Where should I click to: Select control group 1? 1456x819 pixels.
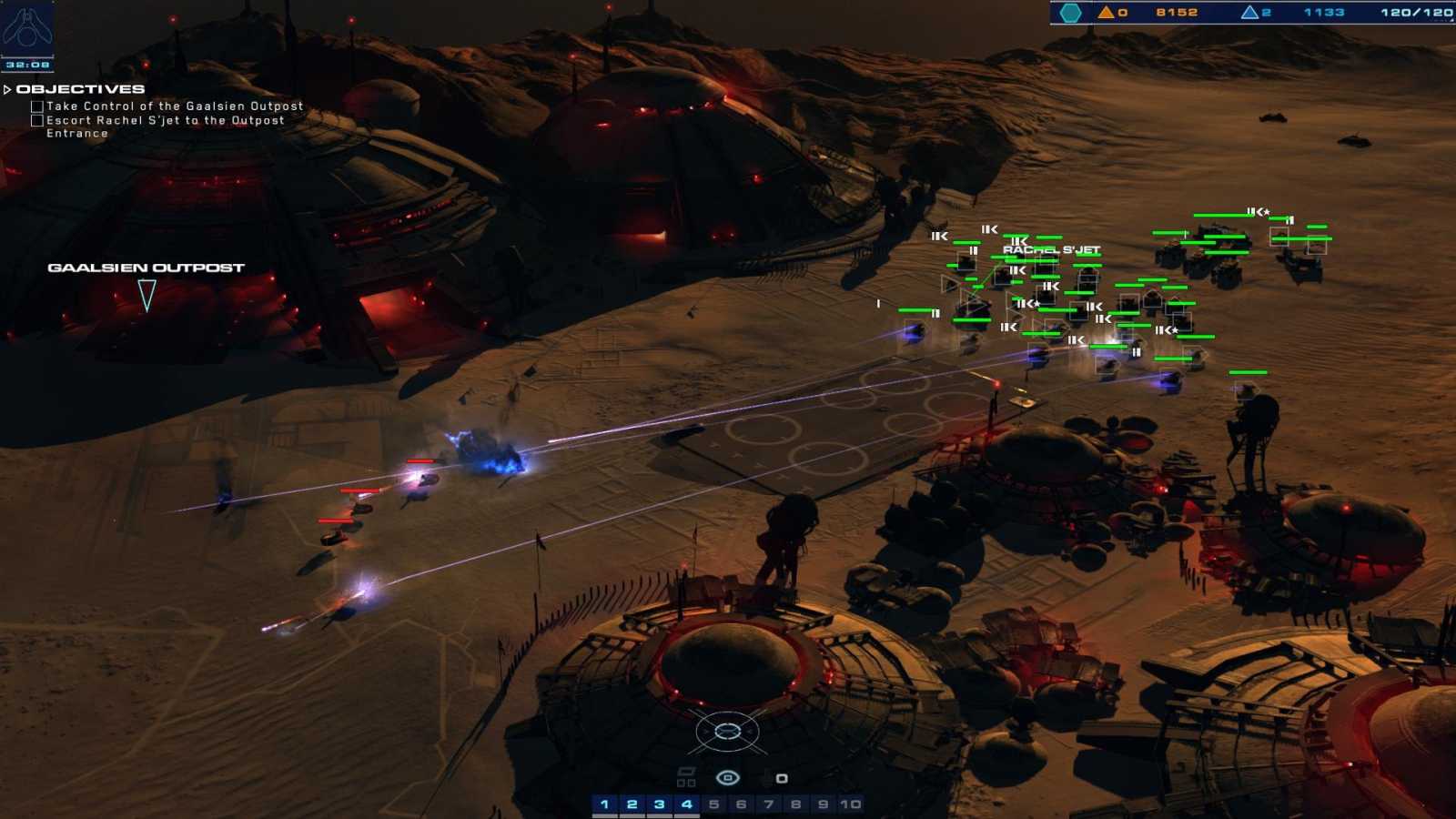coord(604,804)
